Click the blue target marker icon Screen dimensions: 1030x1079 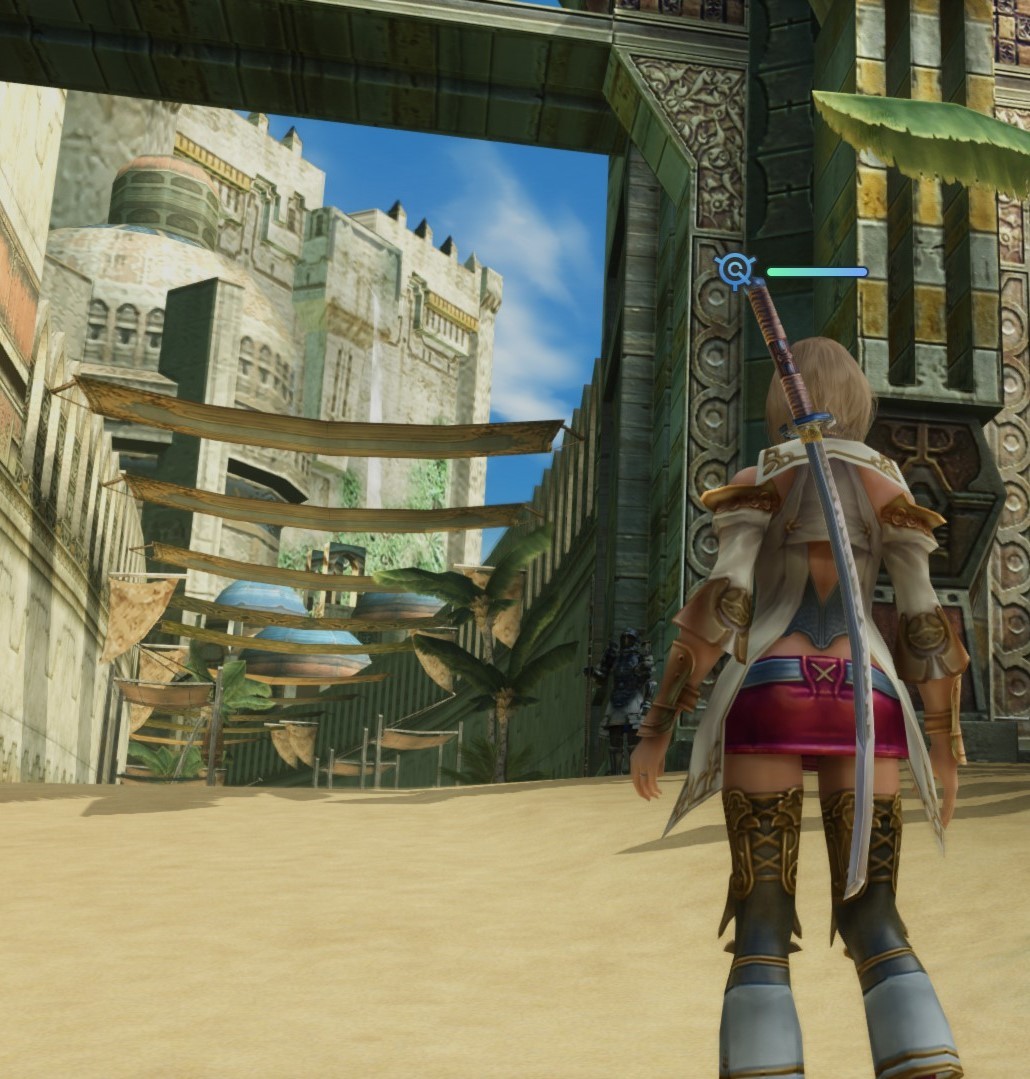tap(736, 270)
